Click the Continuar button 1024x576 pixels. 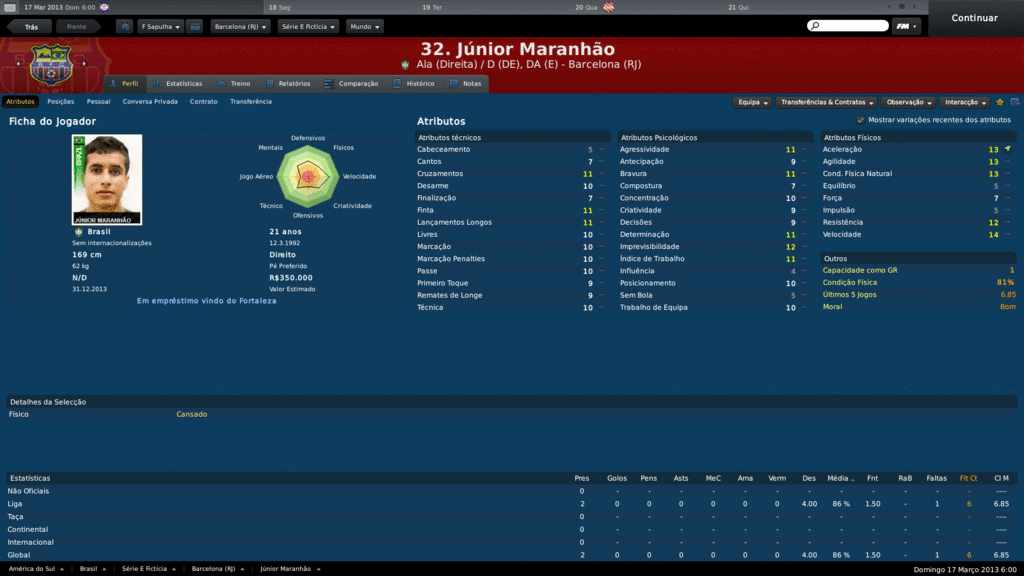tap(974, 18)
